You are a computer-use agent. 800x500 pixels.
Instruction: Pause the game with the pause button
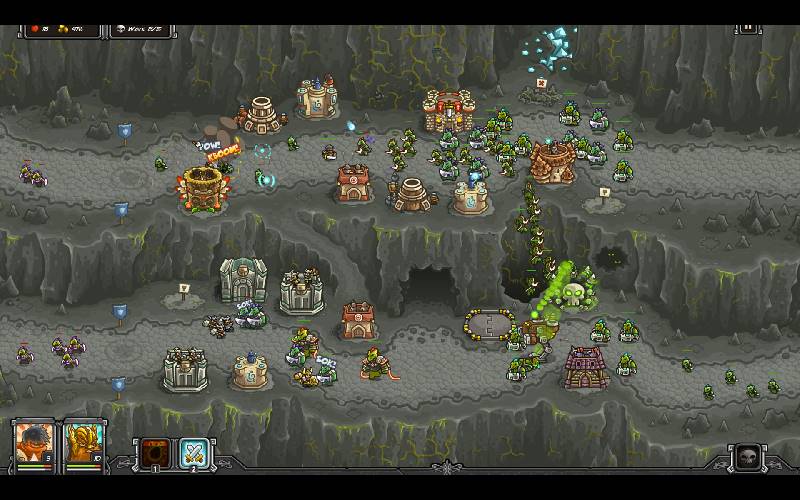tap(748, 30)
